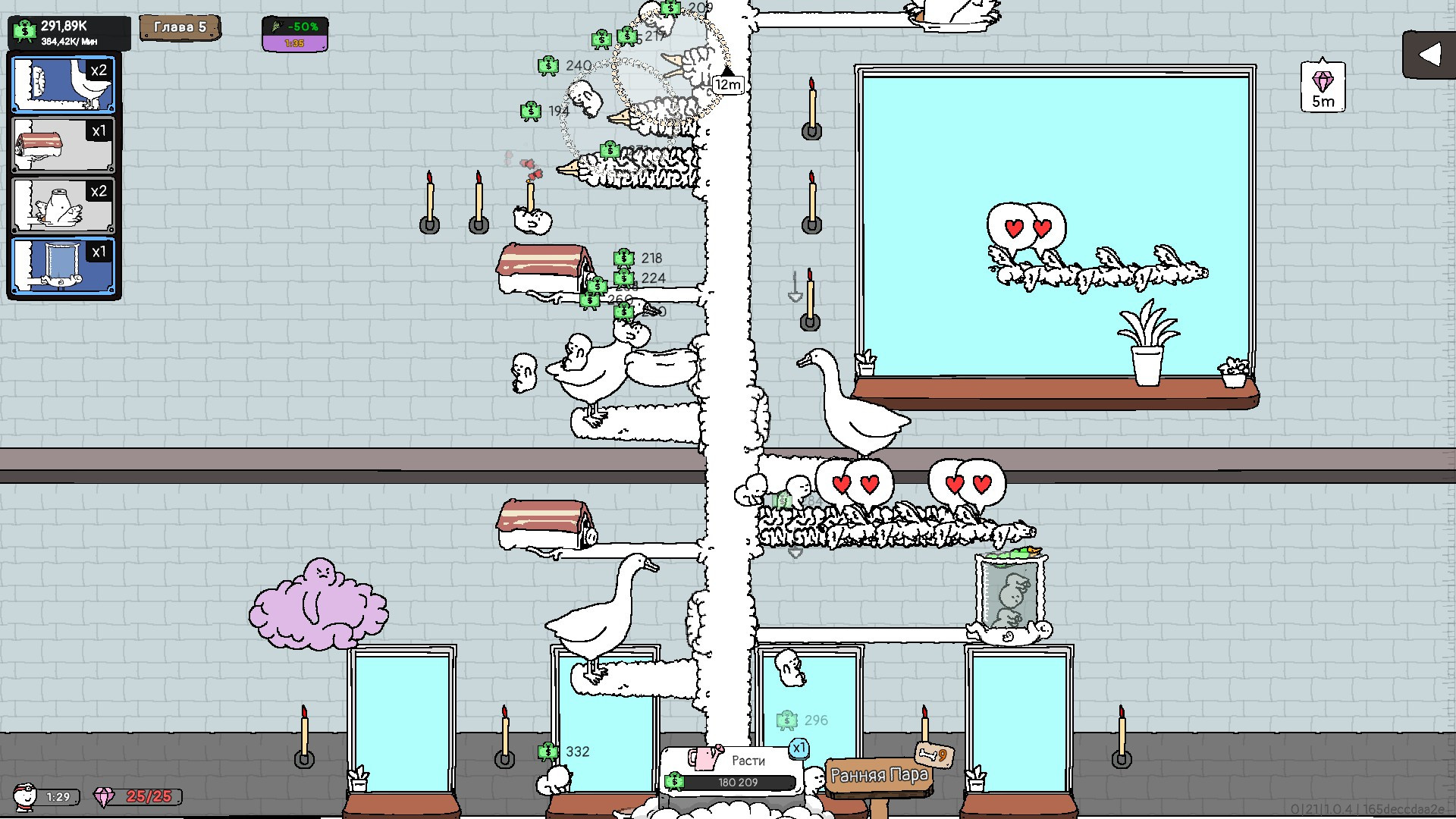1456x819 pixels.
Task: Choose the bacon house card
Action: (x=64, y=145)
